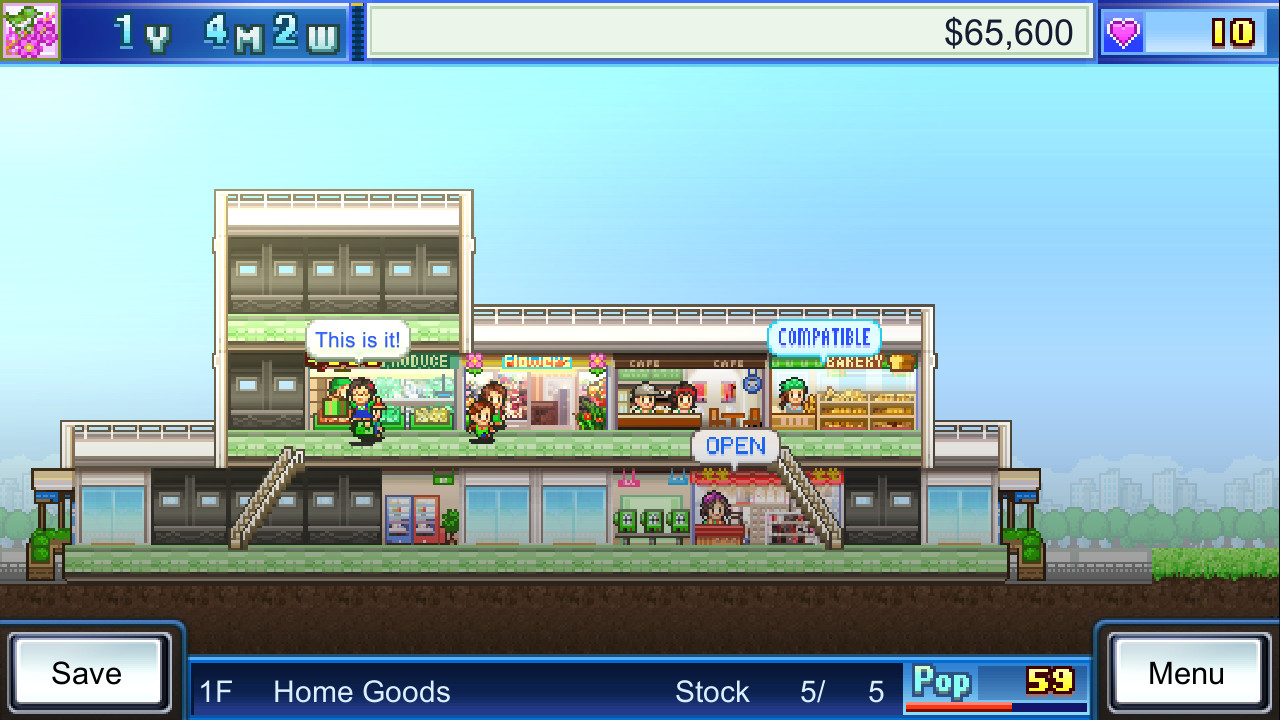Click the COMPATIBLE bubble near the Bakery
This screenshot has width=1280, height=720.
pos(826,337)
